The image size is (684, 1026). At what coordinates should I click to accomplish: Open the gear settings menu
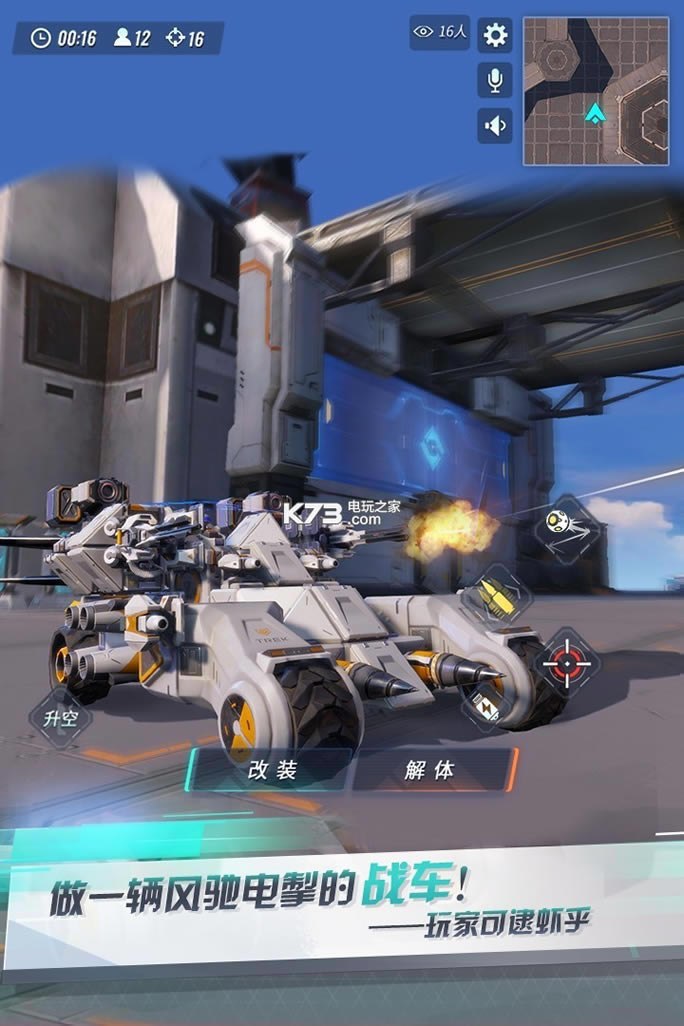pos(495,36)
